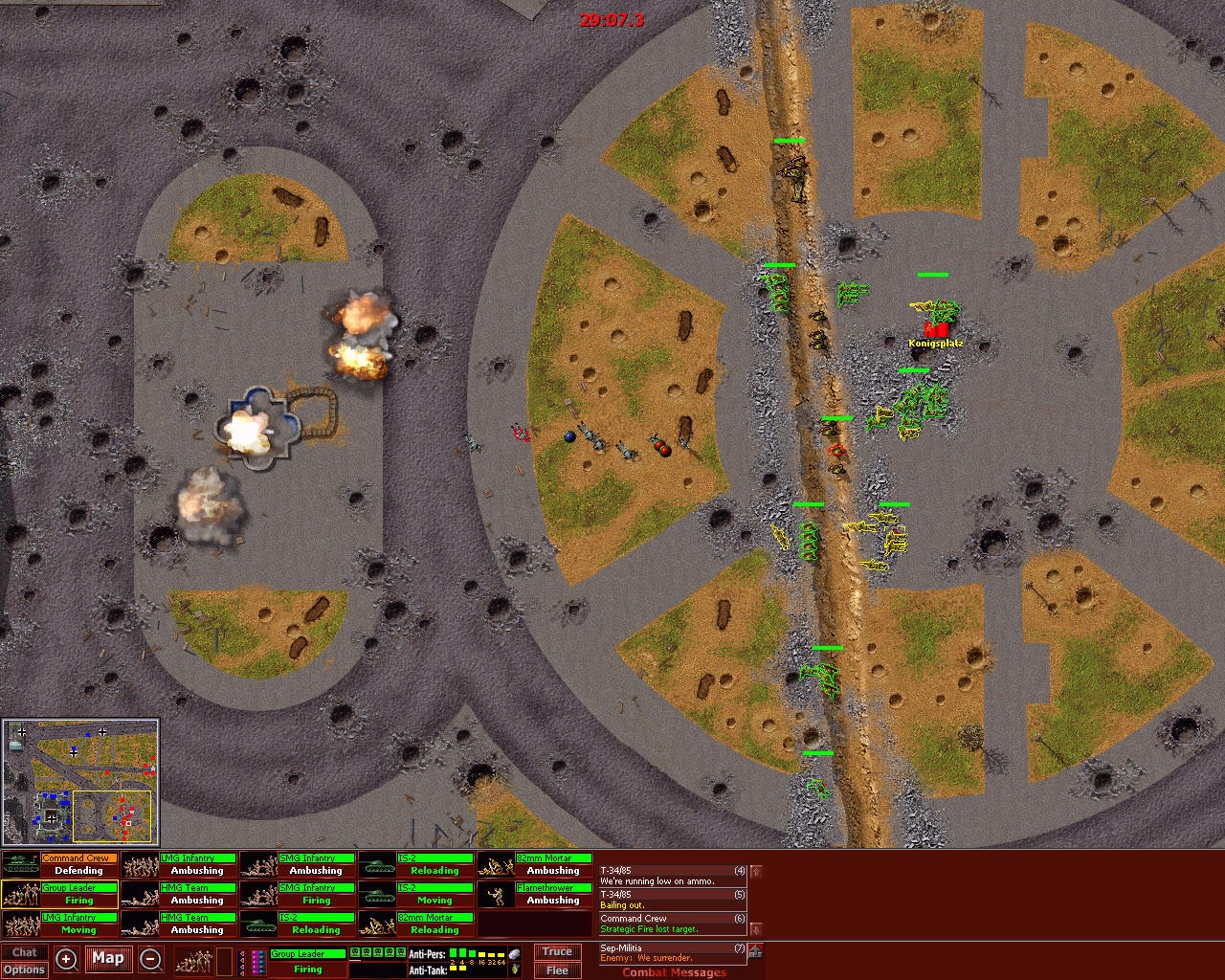This screenshot has width=1225, height=980.
Task: Click the zoom-in magnifier icon
Action: [65, 959]
